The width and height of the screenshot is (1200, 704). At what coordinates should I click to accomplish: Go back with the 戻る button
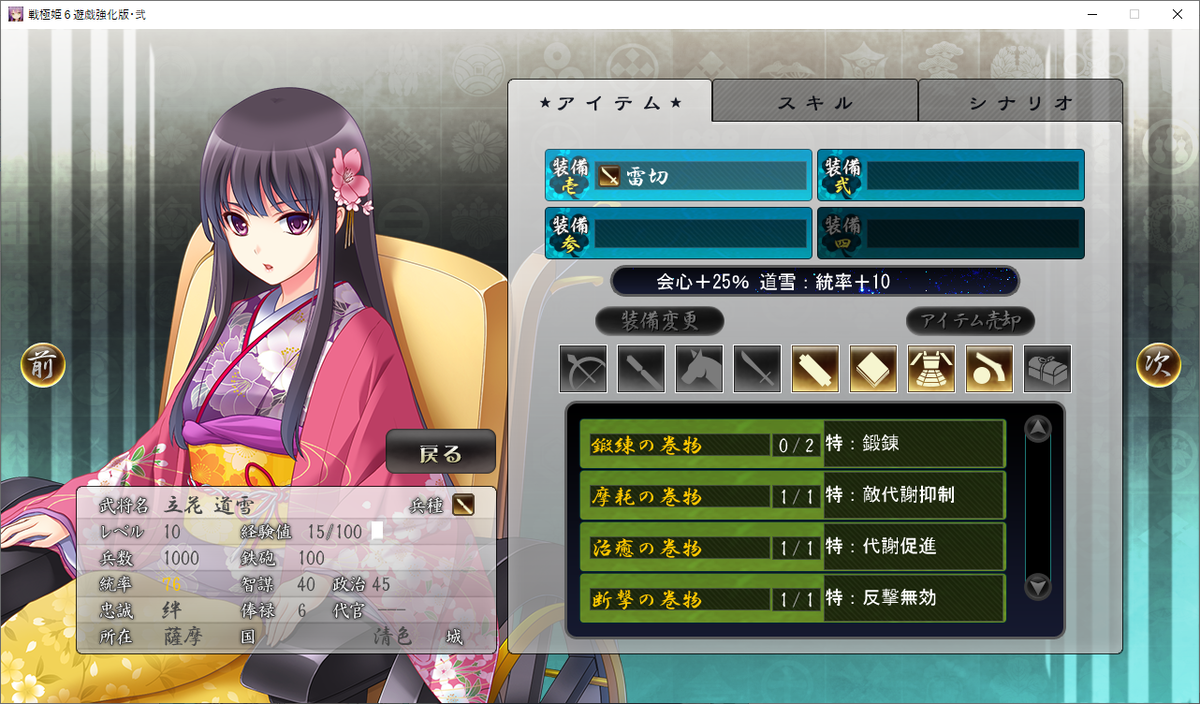click(441, 452)
